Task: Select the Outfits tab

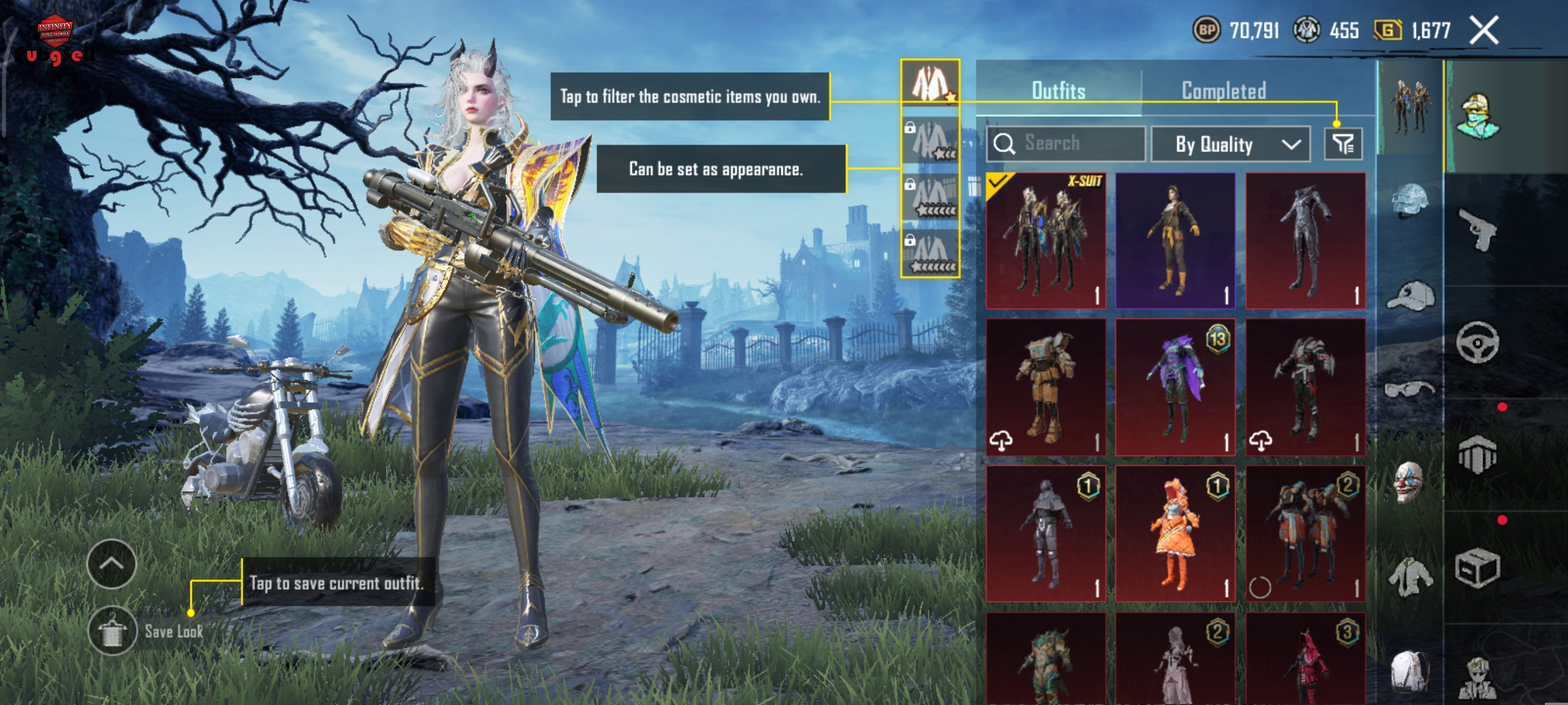Action: [1058, 91]
